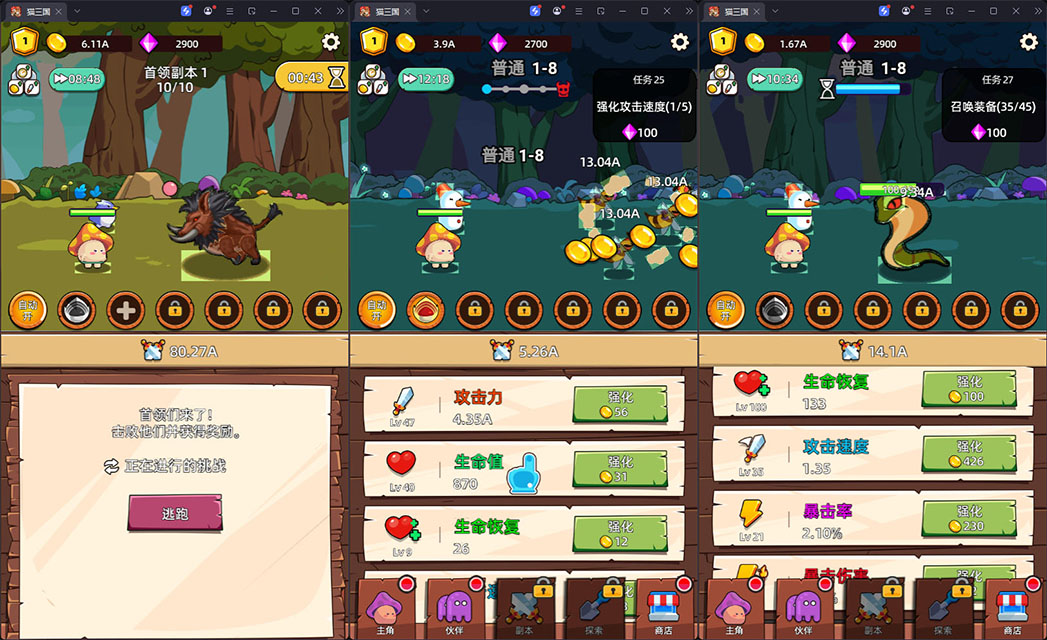Upgrade 生命值 with the 31-coin 强化 button
Image resolution: width=1047 pixels, height=640 pixels.
click(619, 469)
